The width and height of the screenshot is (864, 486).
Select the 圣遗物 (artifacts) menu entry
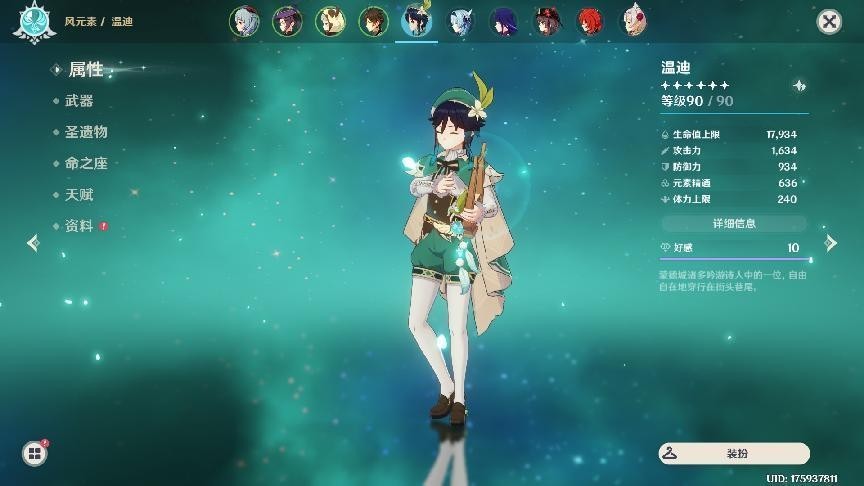point(86,132)
